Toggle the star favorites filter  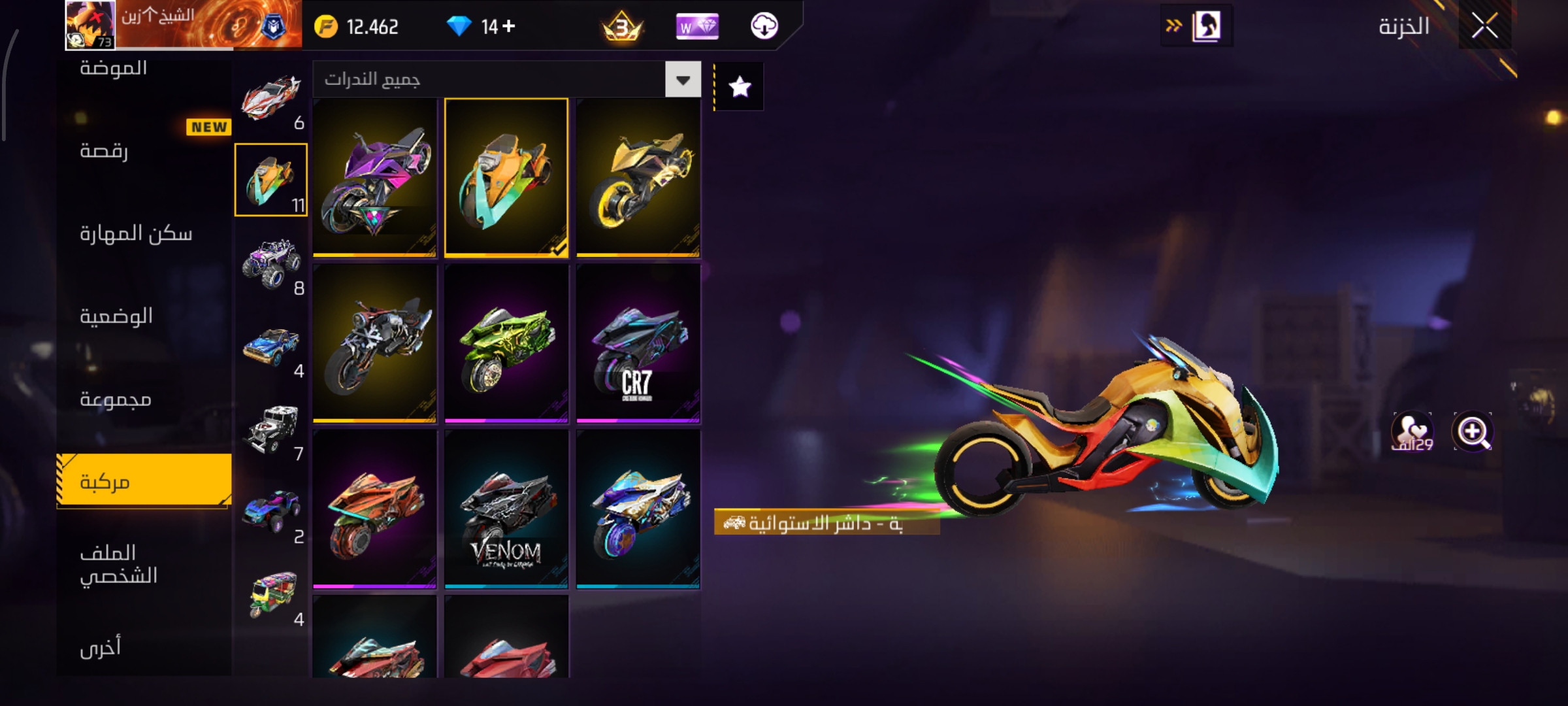(740, 87)
